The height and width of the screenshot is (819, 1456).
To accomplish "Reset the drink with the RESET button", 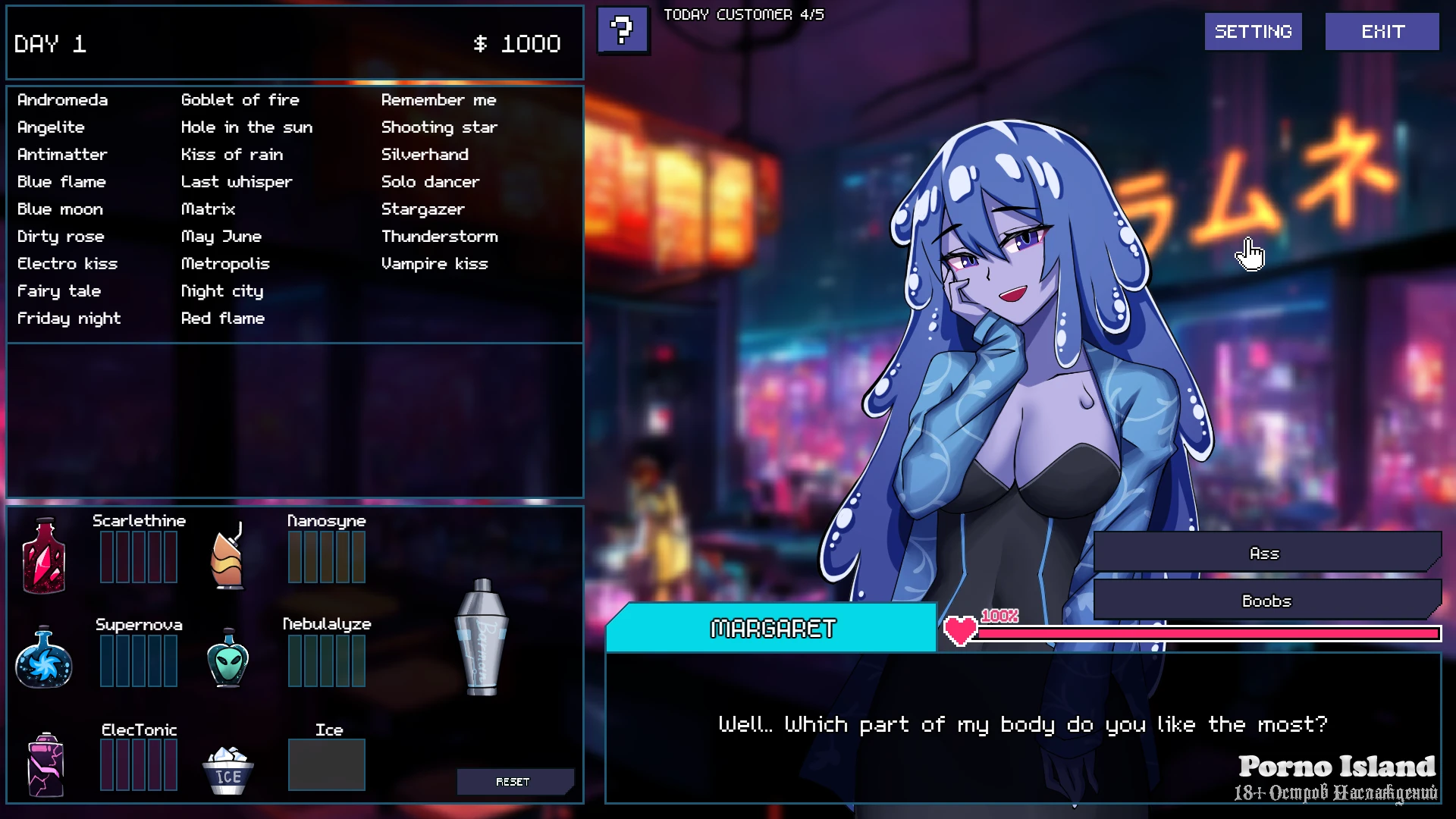I will pyautogui.click(x=513, y=781).
